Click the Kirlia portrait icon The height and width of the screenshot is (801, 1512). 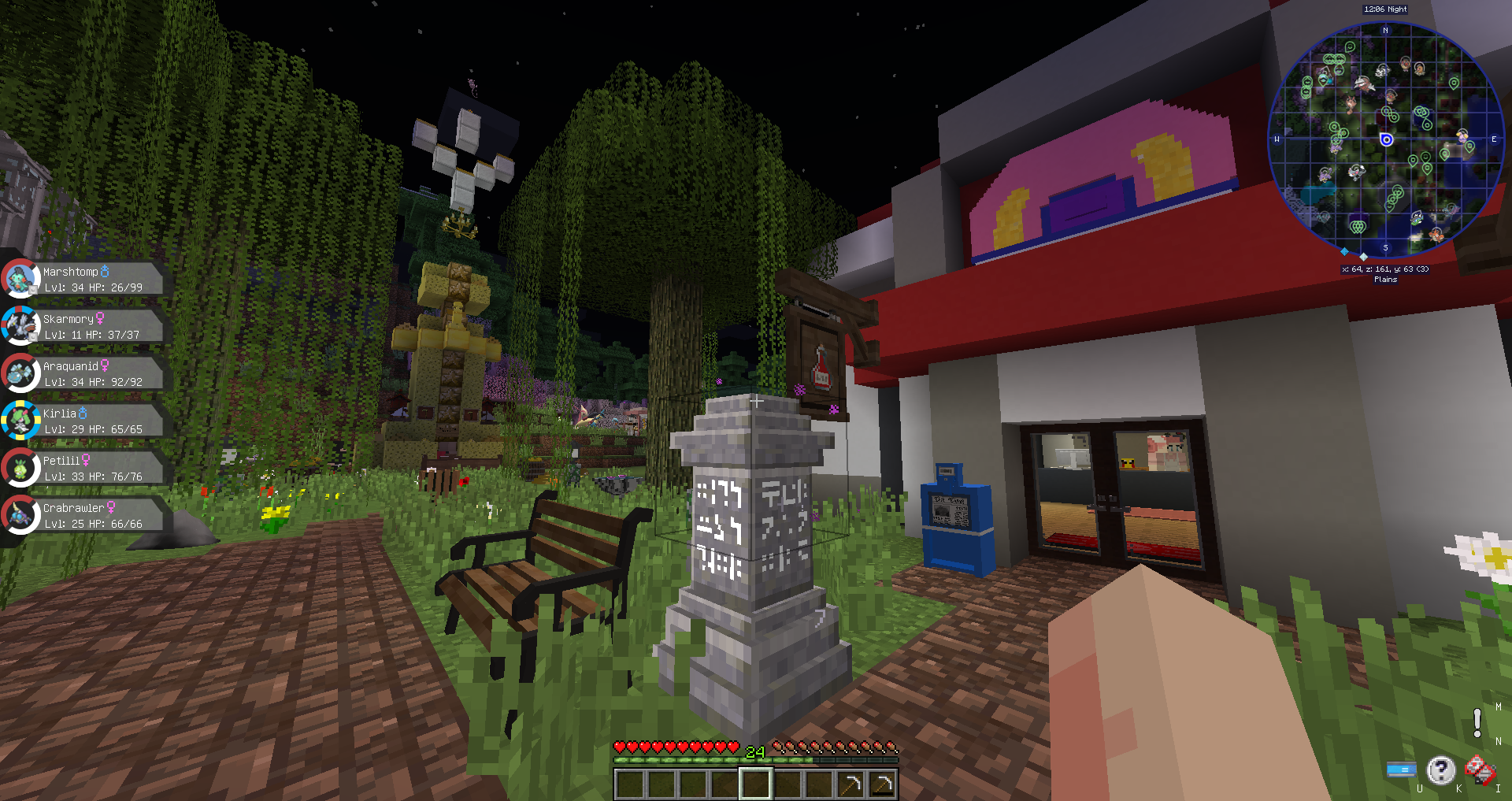21,420
